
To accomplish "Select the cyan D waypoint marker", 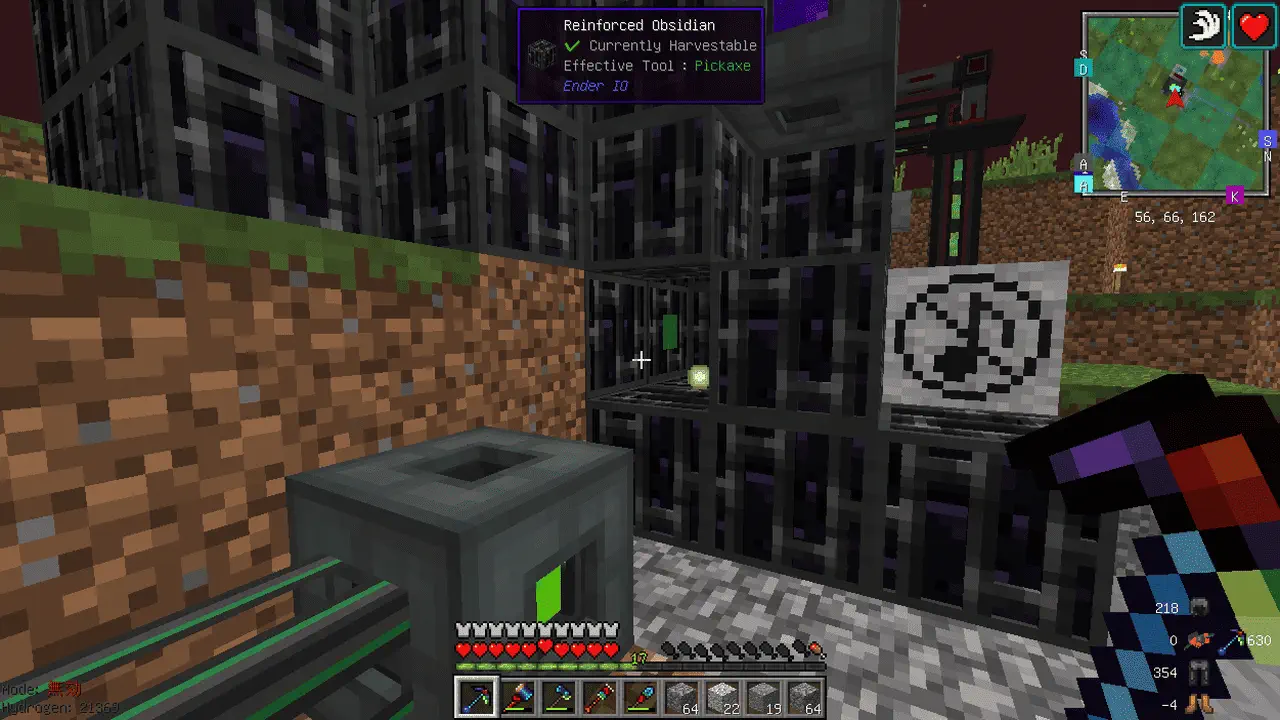I will pyautogui.click(x=1083, y=68).
